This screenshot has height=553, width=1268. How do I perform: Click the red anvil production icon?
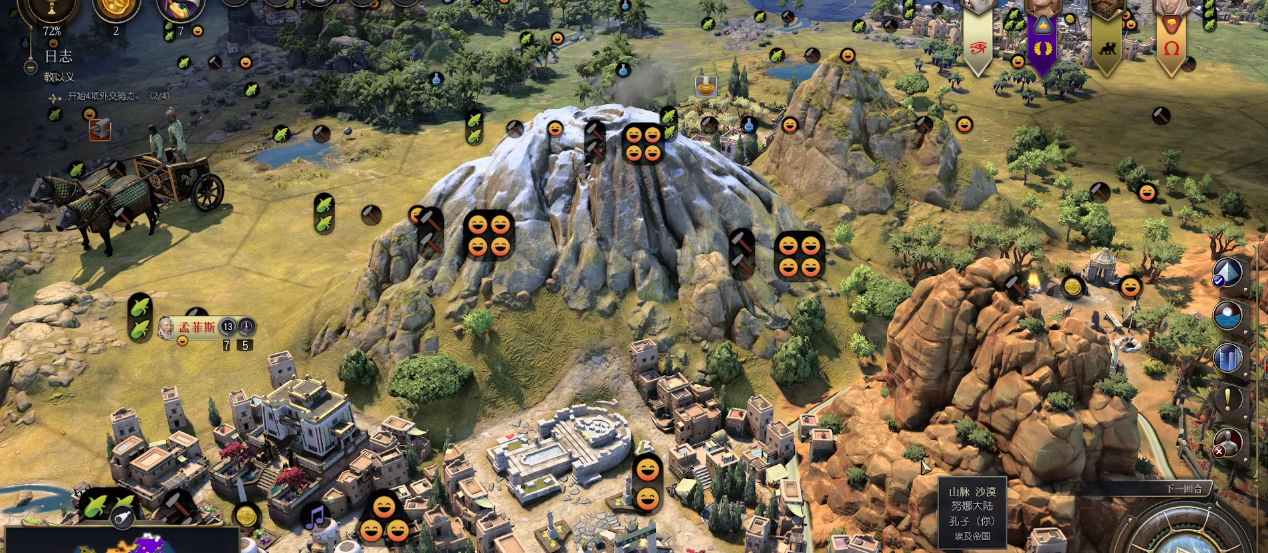click(x=100, y=129)
